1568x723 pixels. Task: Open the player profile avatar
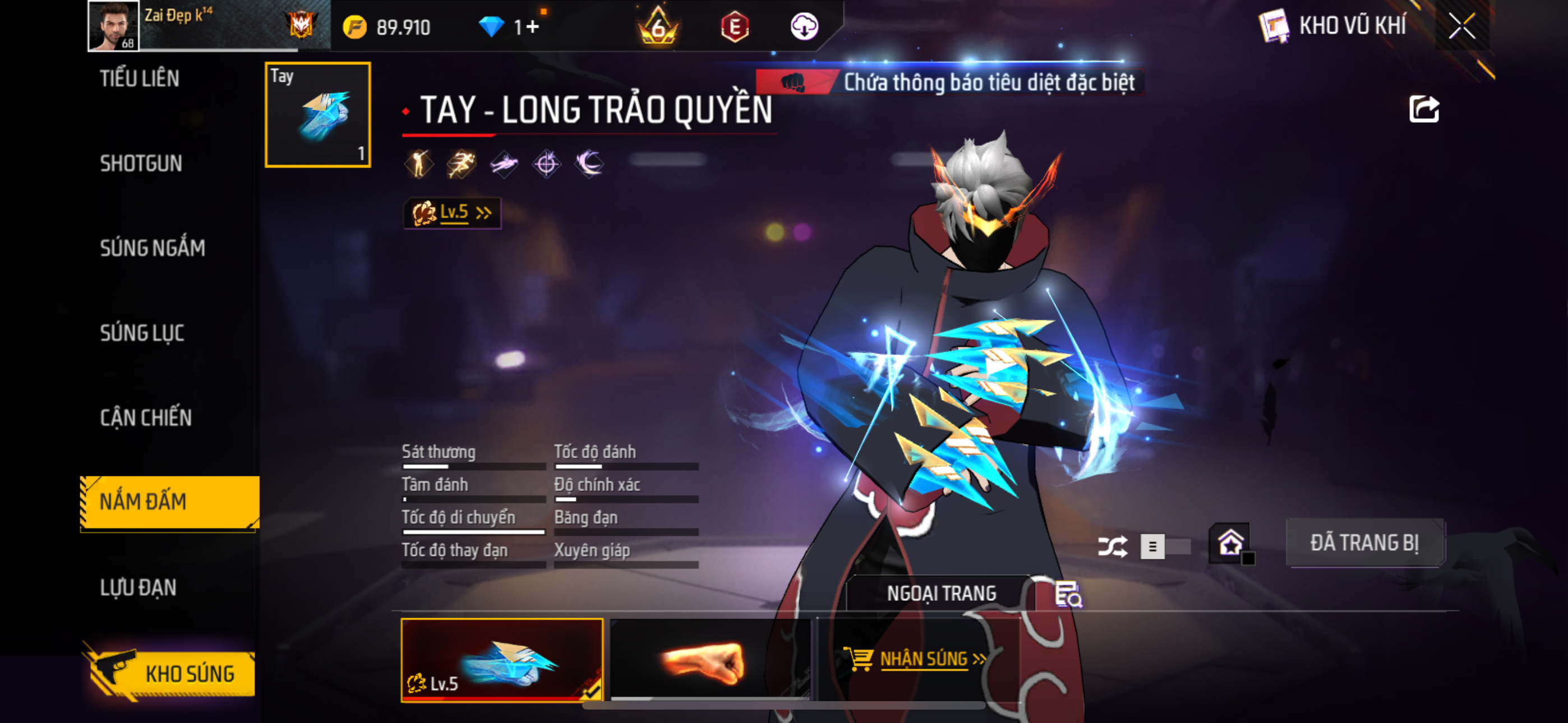pyautogui.click(x=113, y=26)
